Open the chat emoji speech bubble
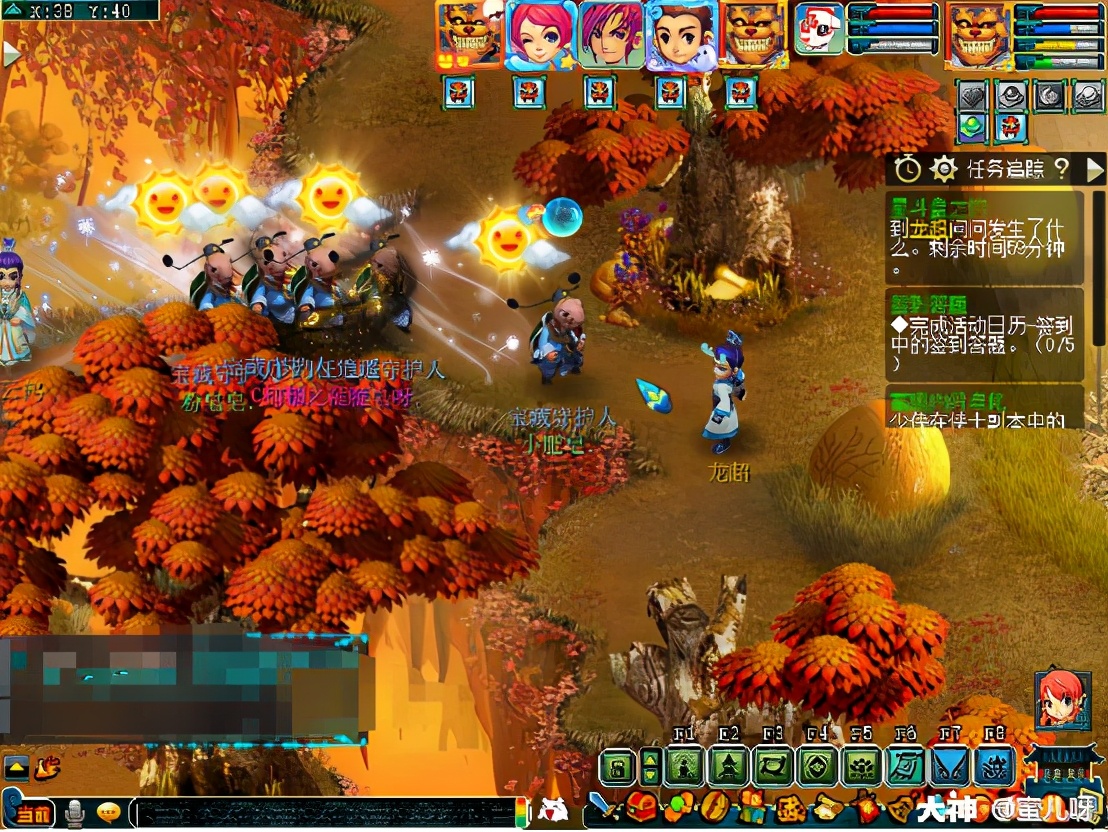Screen dimensions: 1108x832 (x=109, y=813)
